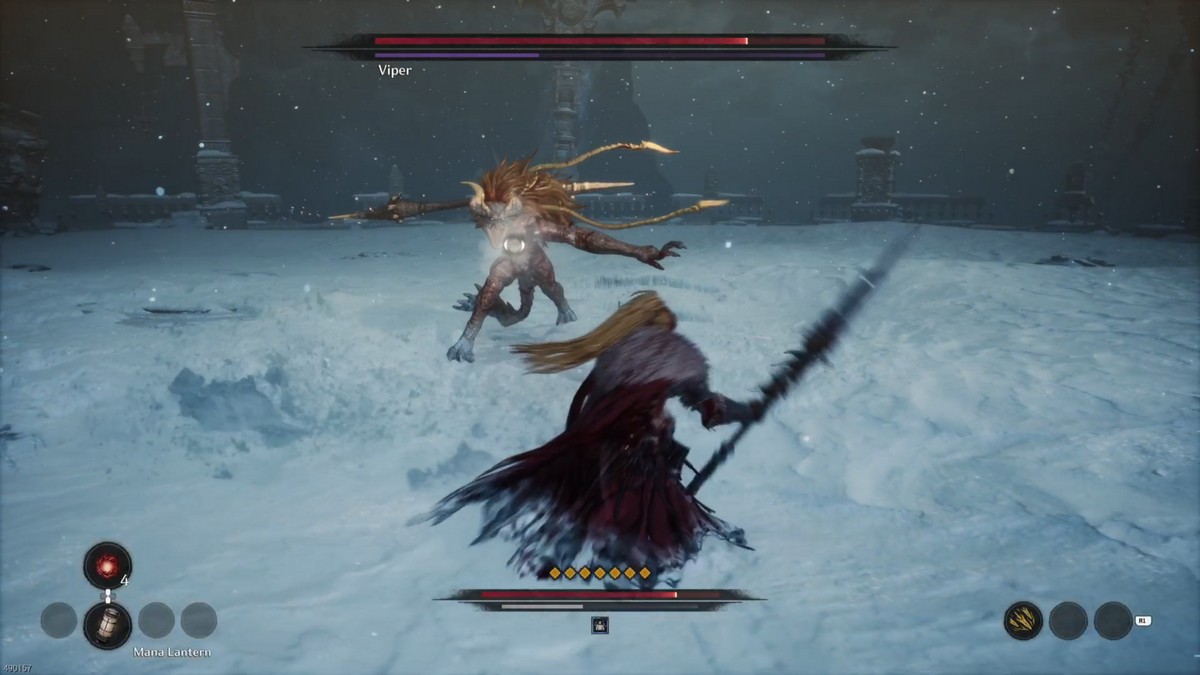The image size is (1200, 675).
Task: Use the Mana Lantern item slot
Action: click(107, 625)
